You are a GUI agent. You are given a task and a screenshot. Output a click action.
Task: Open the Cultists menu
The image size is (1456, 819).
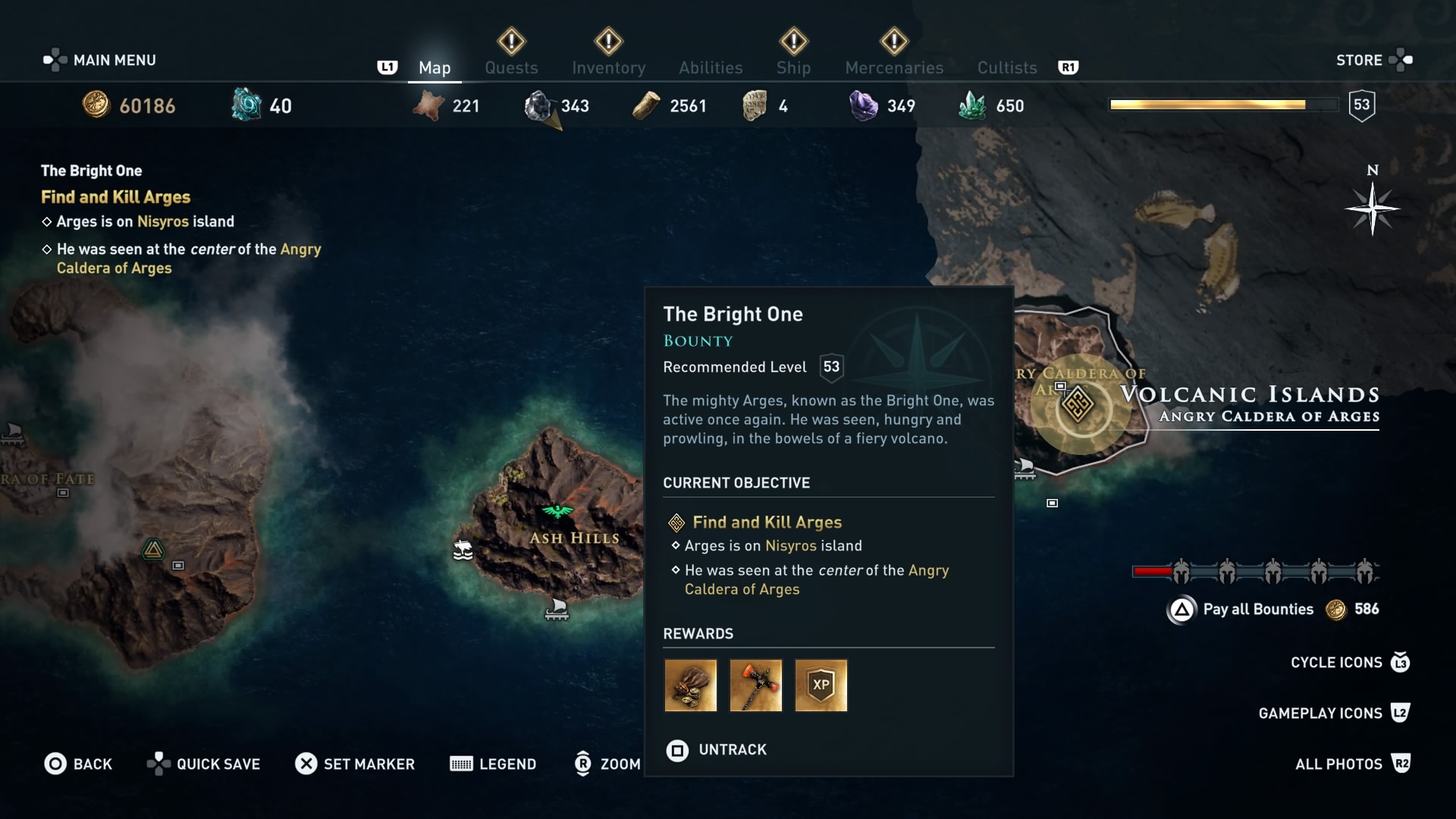(1006, 67)
